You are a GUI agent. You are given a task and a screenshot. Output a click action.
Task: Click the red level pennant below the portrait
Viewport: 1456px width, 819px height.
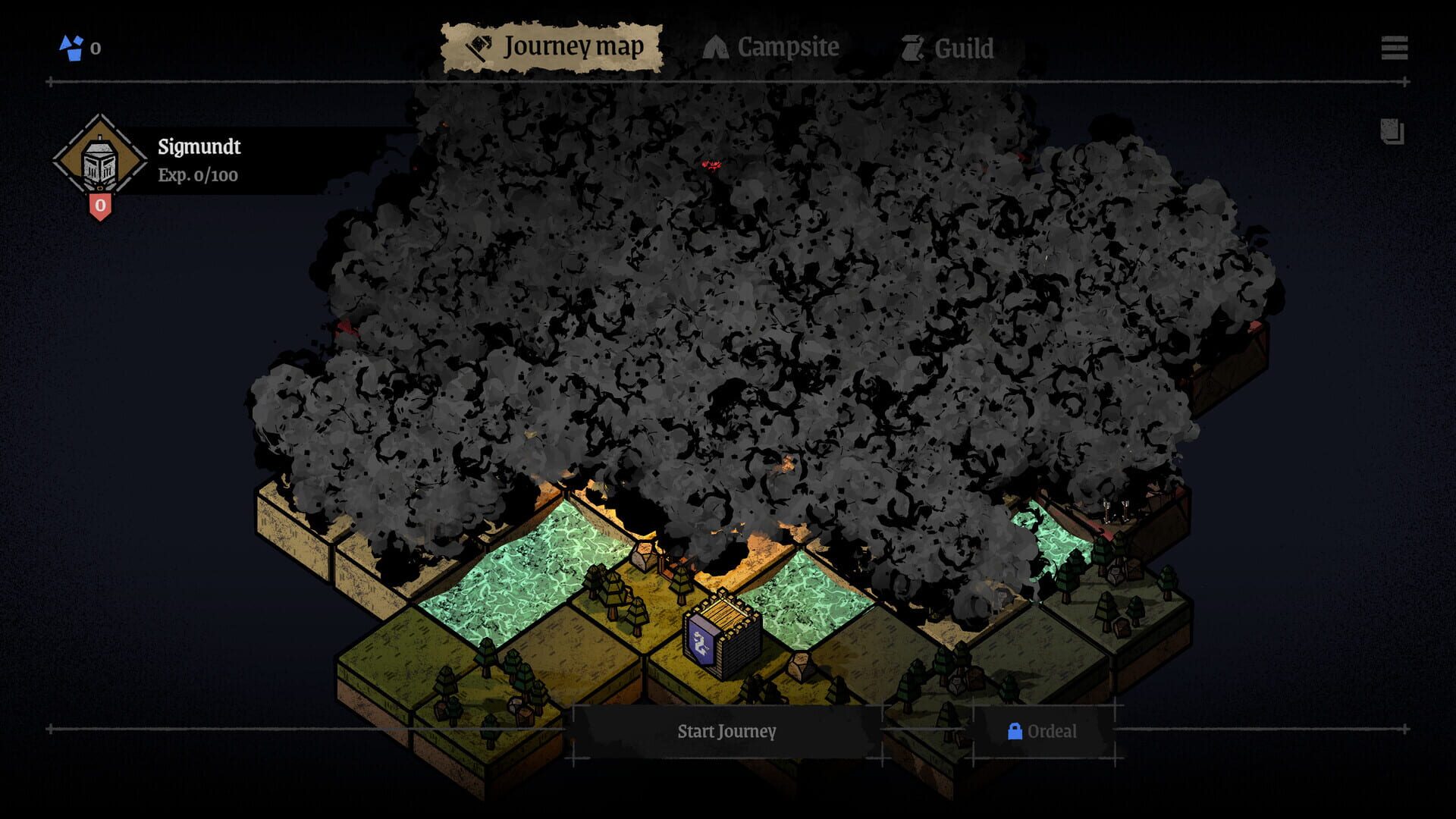101,205
